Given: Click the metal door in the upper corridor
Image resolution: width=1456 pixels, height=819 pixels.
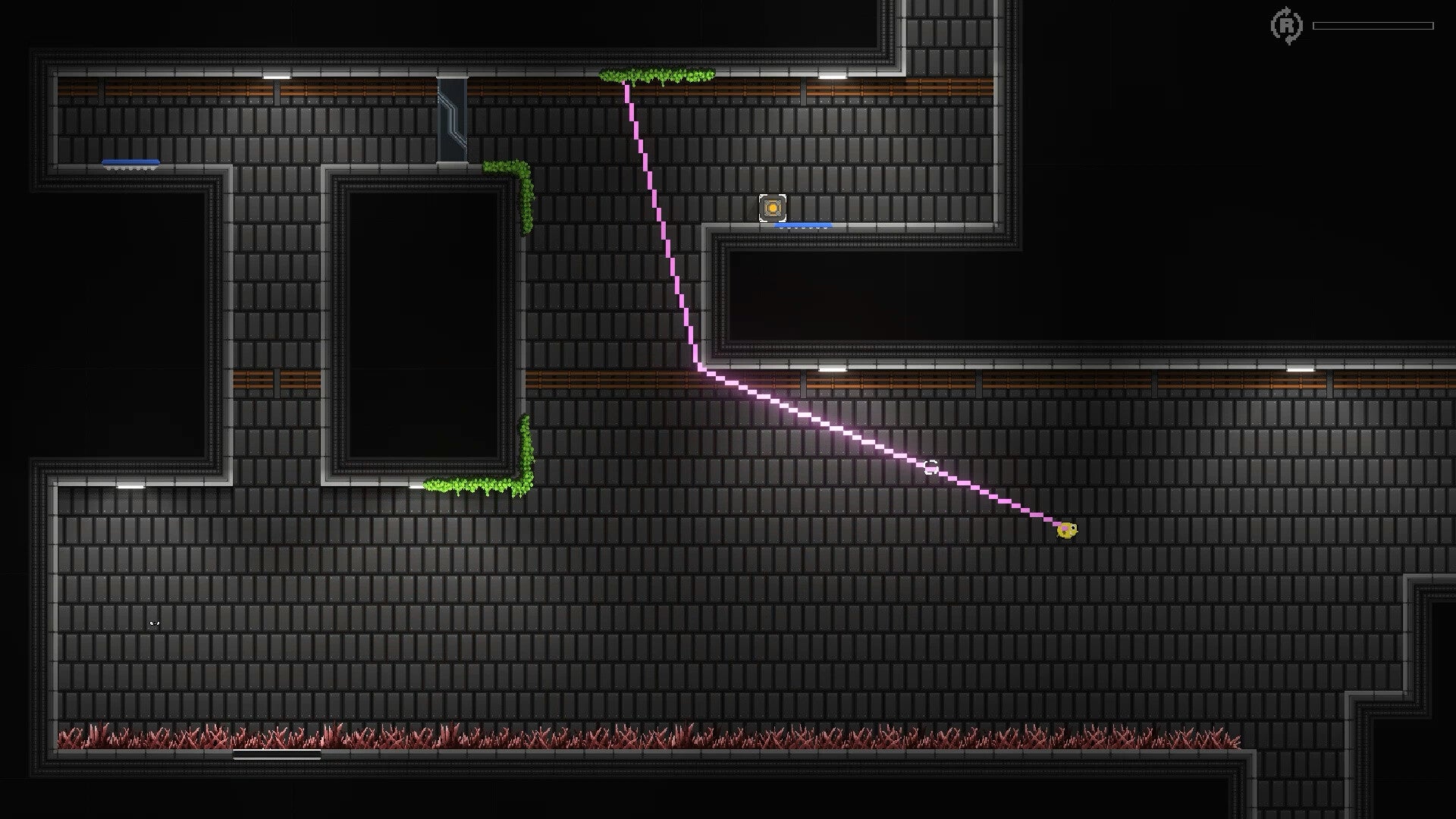Looking at the screenshot, I should point(453,125).
